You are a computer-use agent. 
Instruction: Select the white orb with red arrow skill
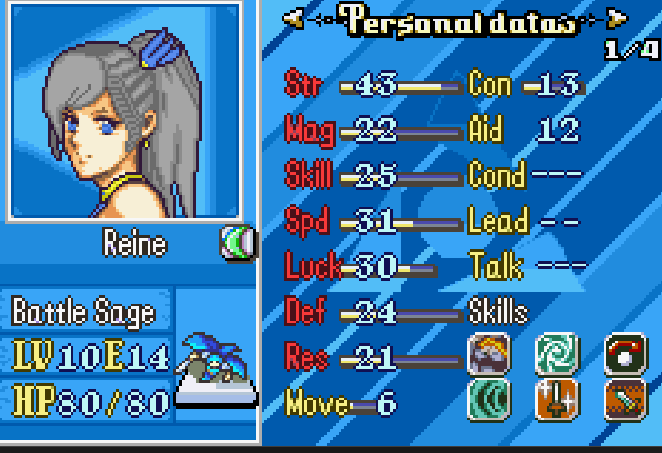pos(627,353)
